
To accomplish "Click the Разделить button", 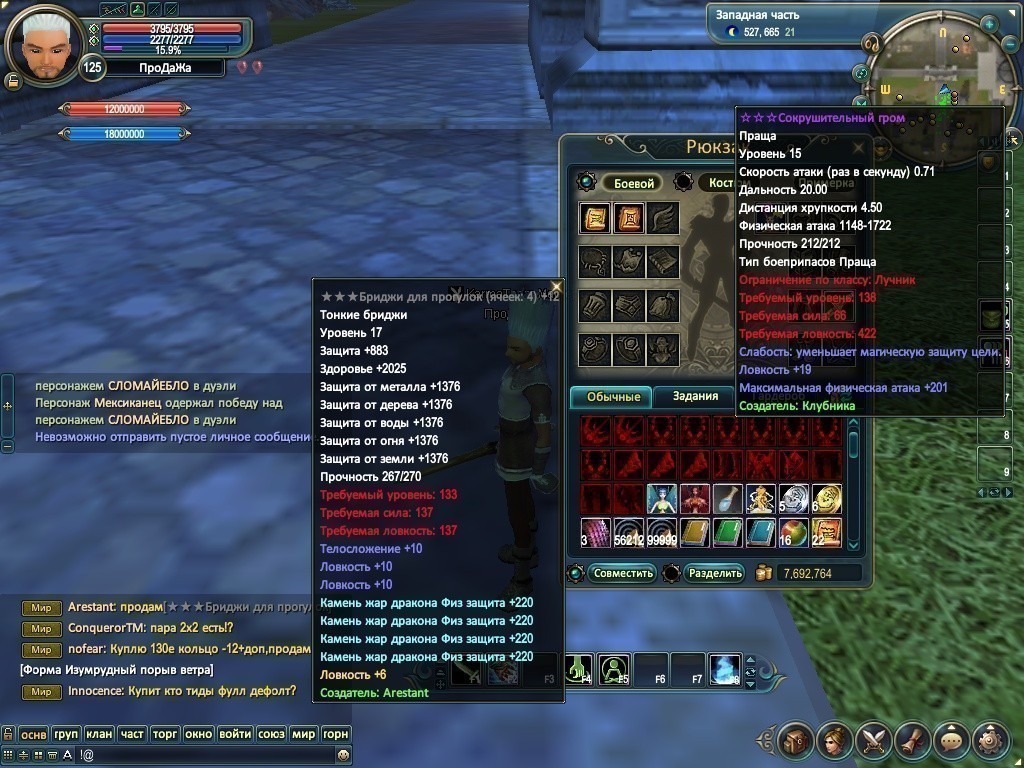I will [x=716, y=573].
